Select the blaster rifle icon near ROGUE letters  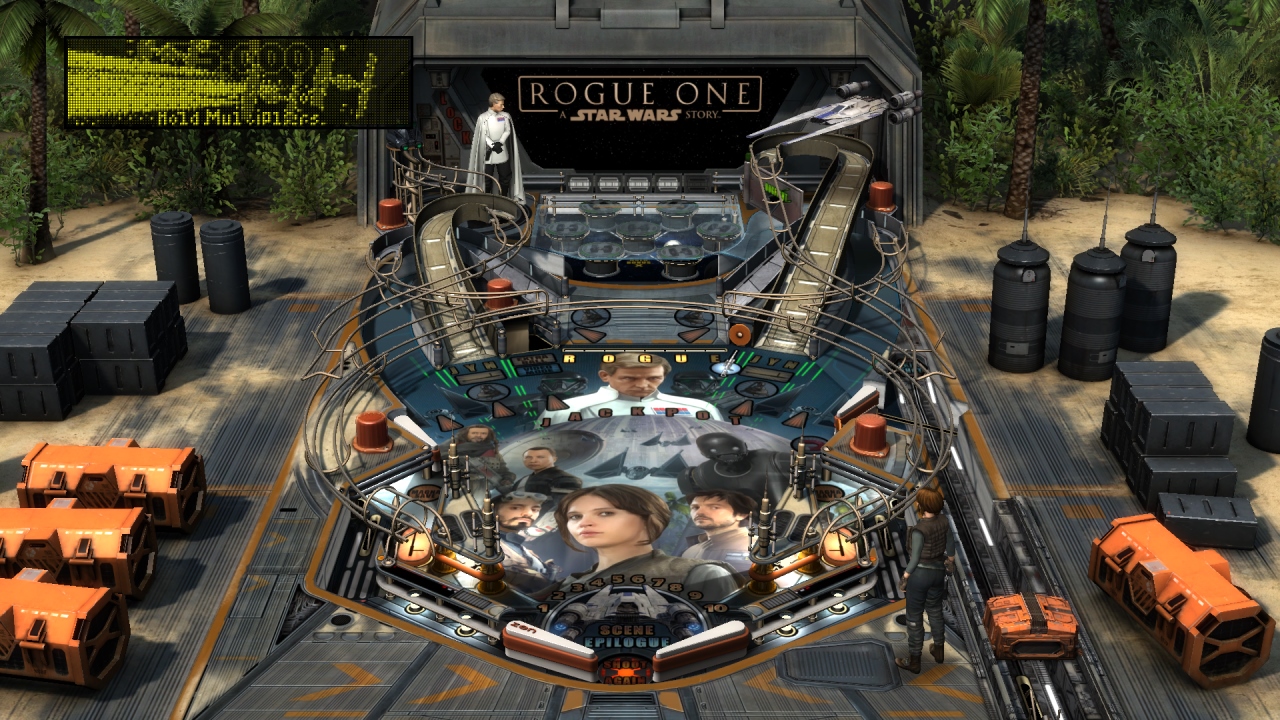point(725,366)
